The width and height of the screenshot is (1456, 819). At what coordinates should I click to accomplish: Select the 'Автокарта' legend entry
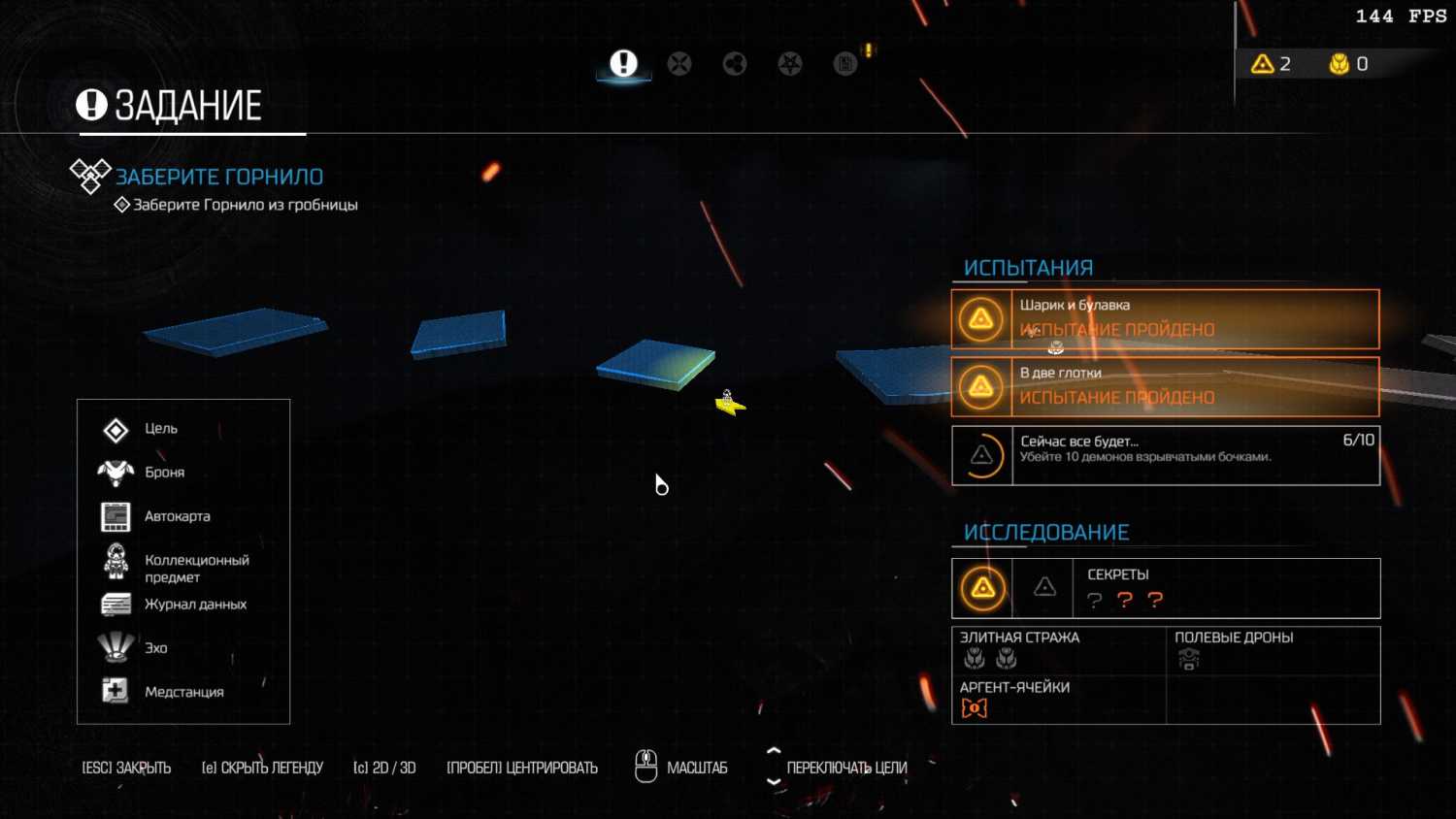(177, 516)
